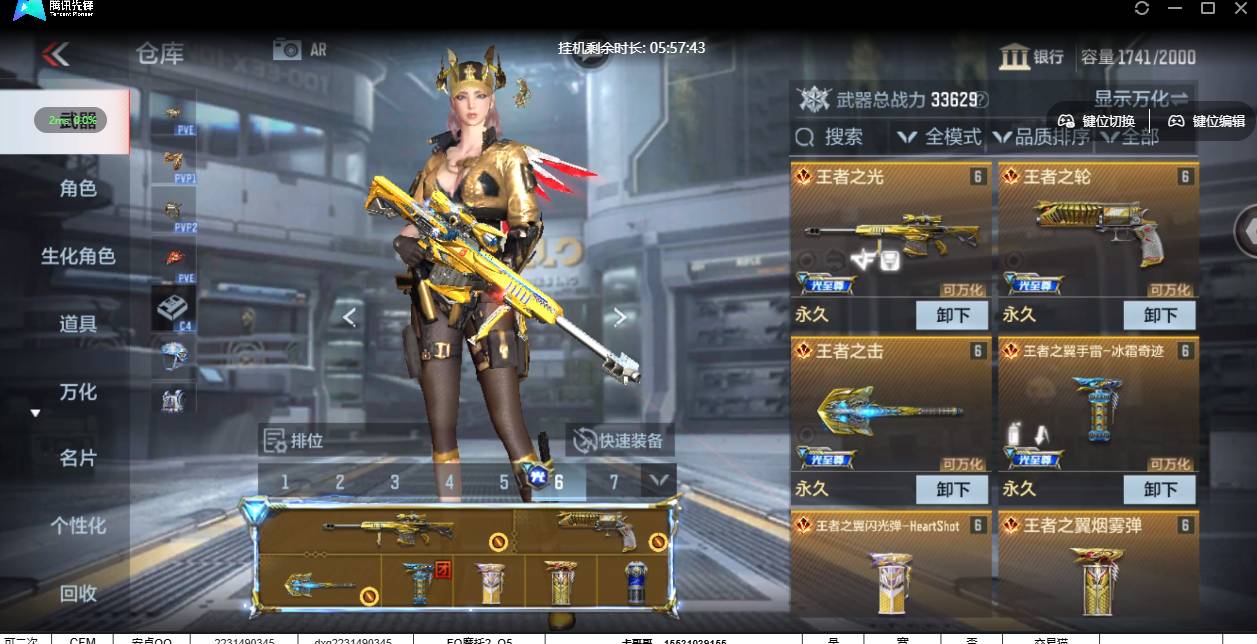Toggle the AR camera mode

[x=300, y=49]
